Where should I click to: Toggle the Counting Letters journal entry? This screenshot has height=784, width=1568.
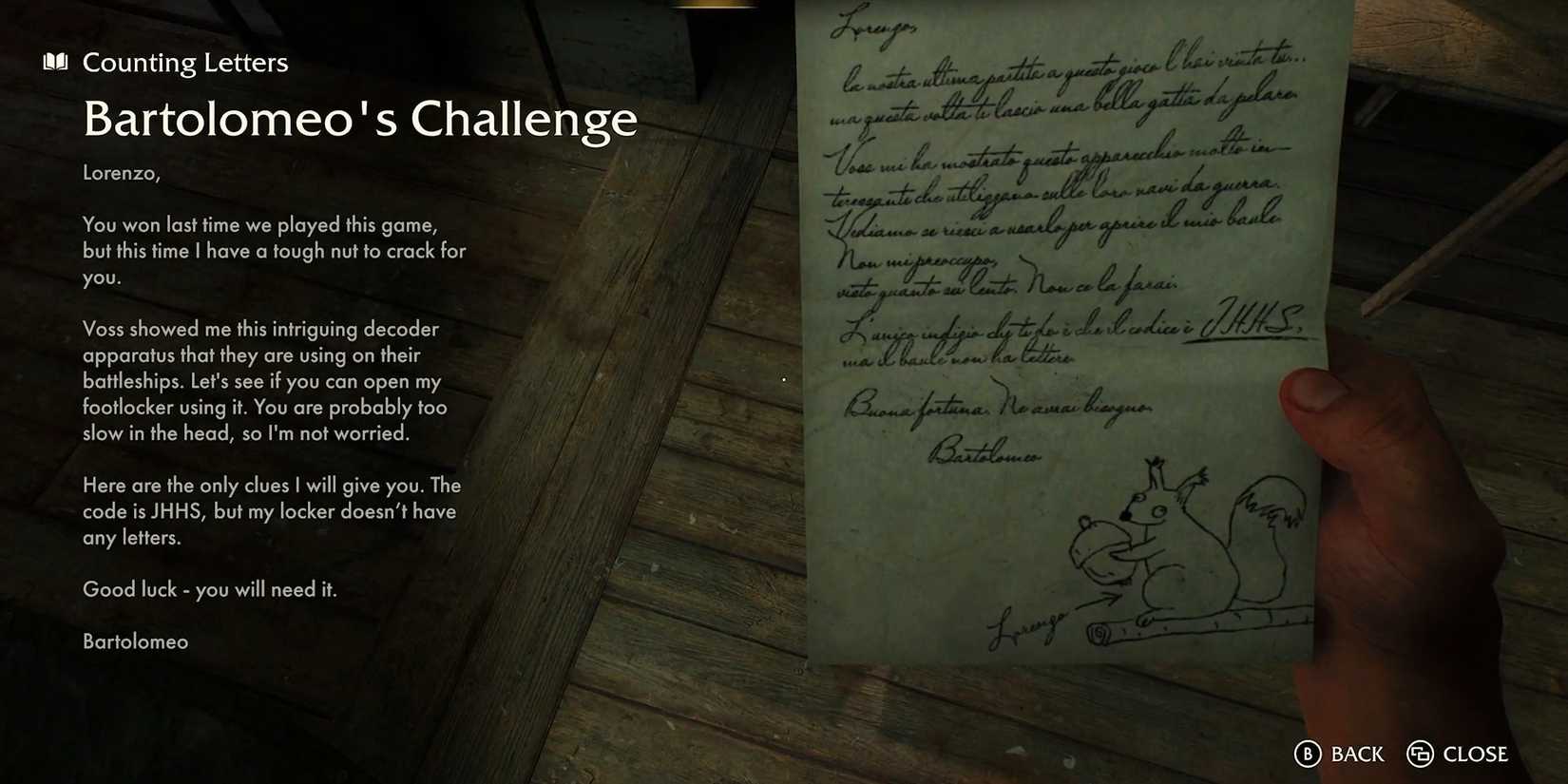point(186,62)
